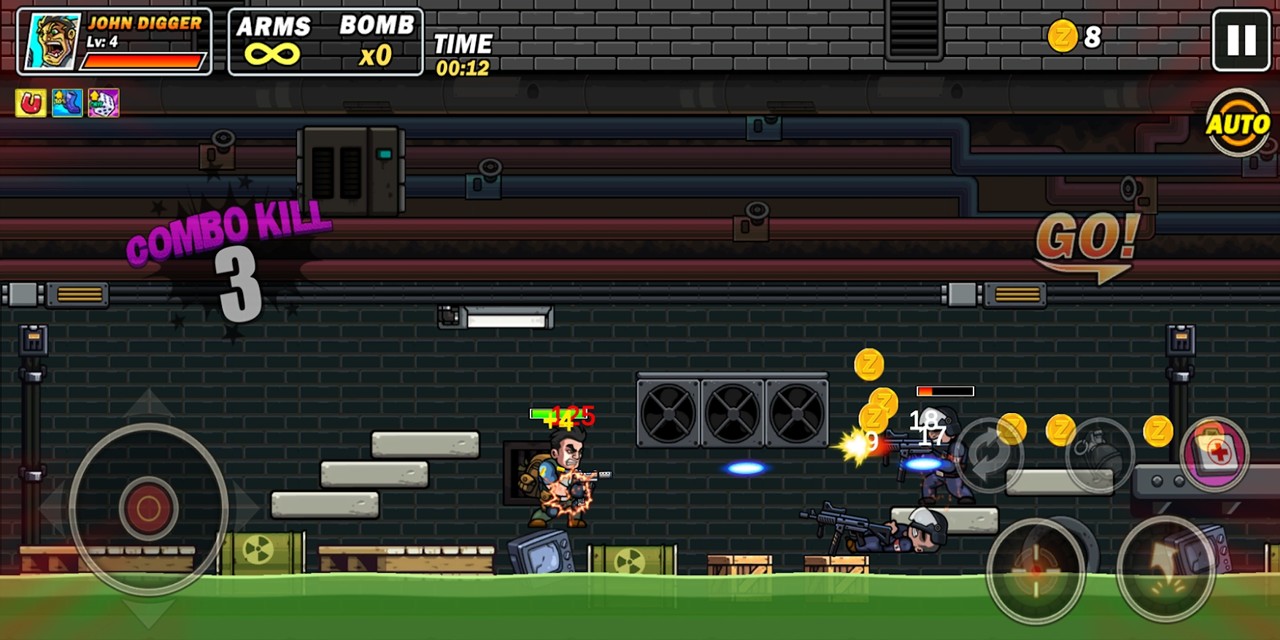Tap the virtual movement joystick
The height and width of the screenshot is (640, 1280).
pos(148,508)
